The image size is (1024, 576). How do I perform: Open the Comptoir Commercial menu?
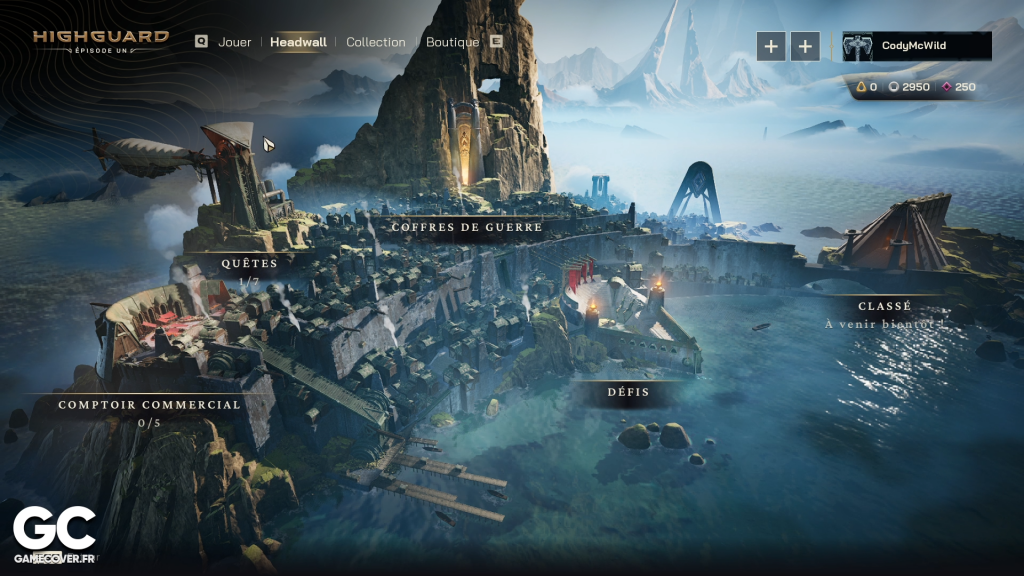point(149,405)
